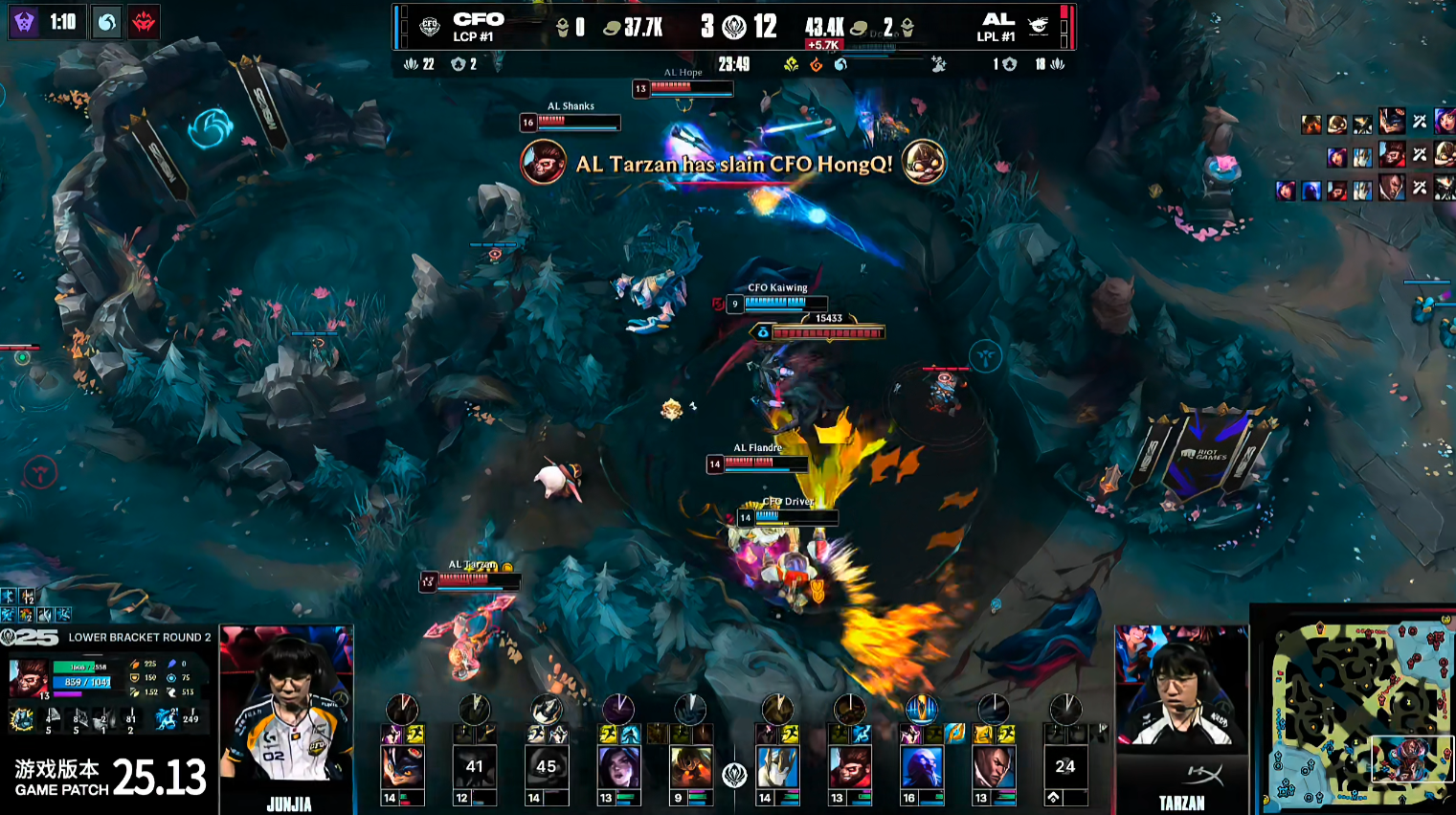
Task: Select the level 16 Ryze portrait
Action: pos(922,768)
